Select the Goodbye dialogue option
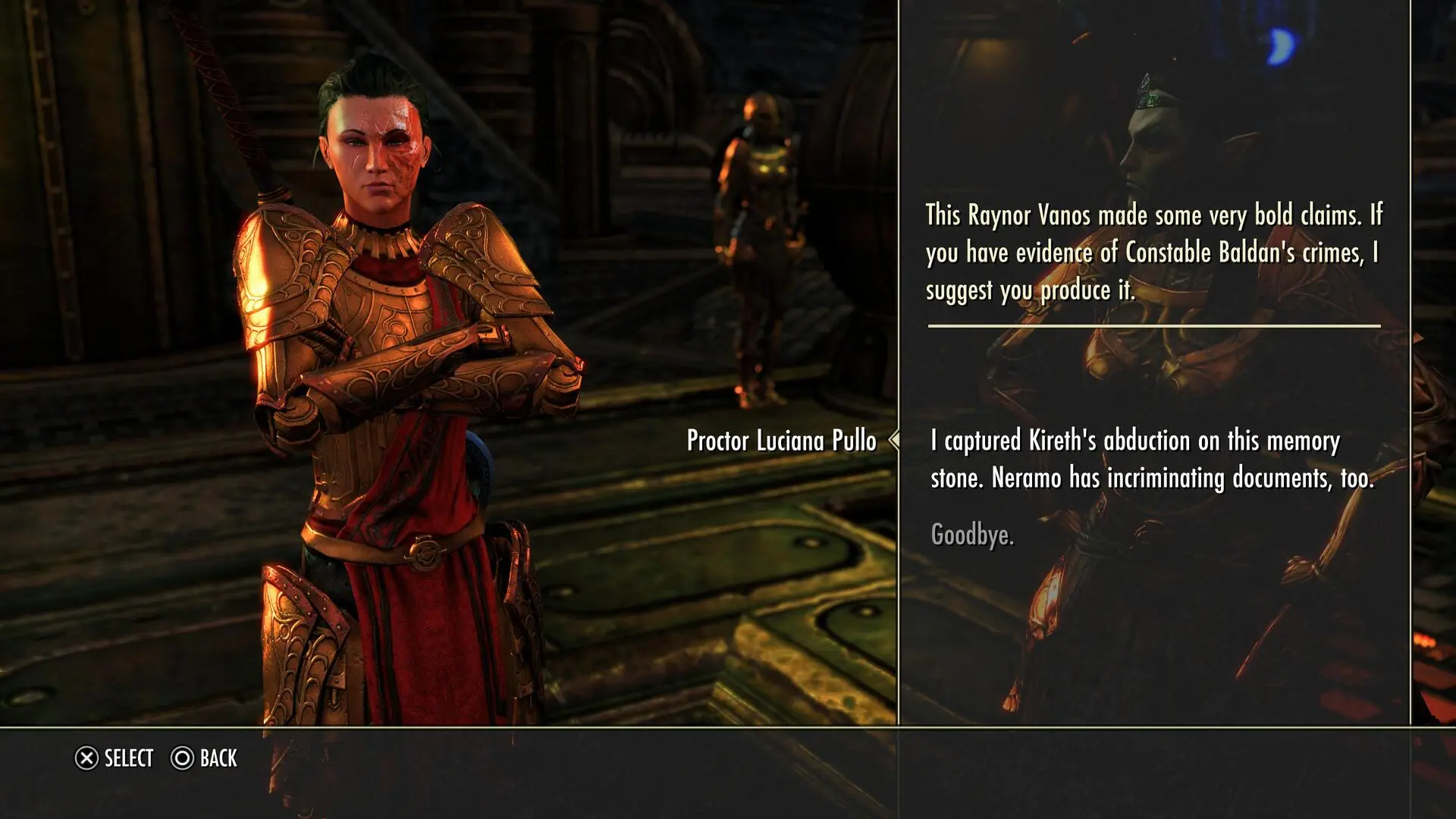This screenshot has width=1456, height=819. 971,535
